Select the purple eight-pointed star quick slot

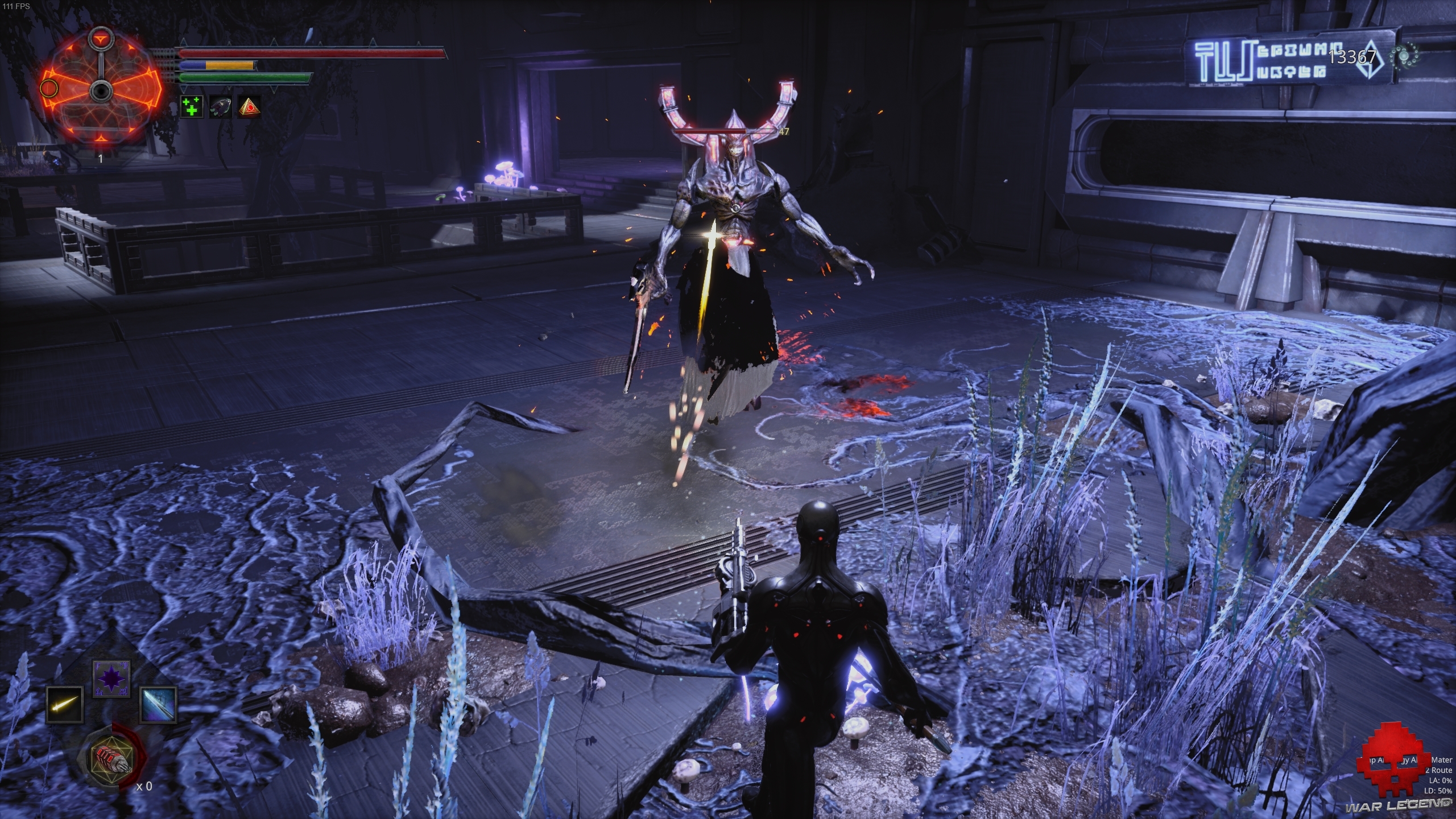click(x=111, y=679)
